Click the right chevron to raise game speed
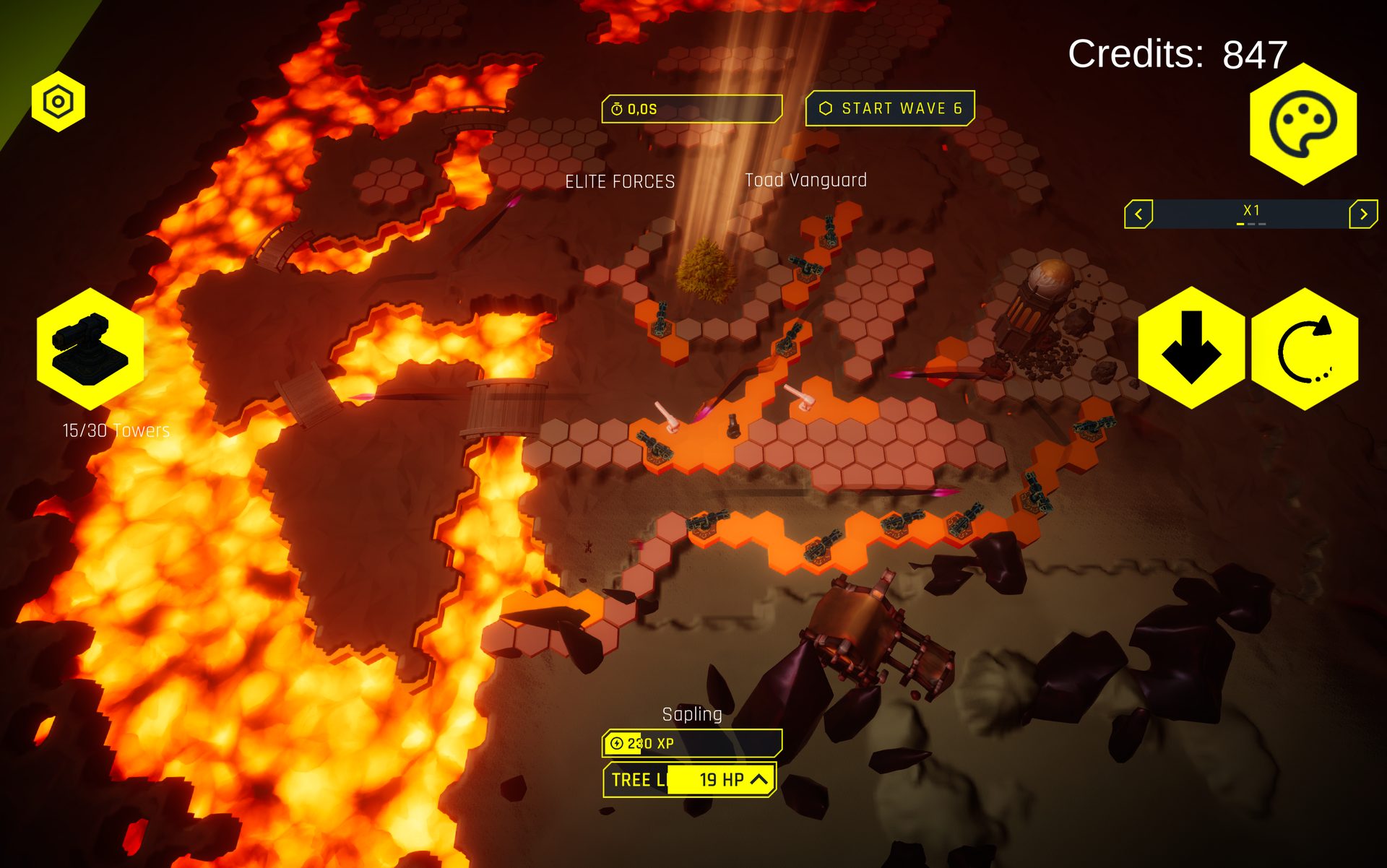Screen dimensions: 1387x868 pyautogui.click(x=1362, y=212)
